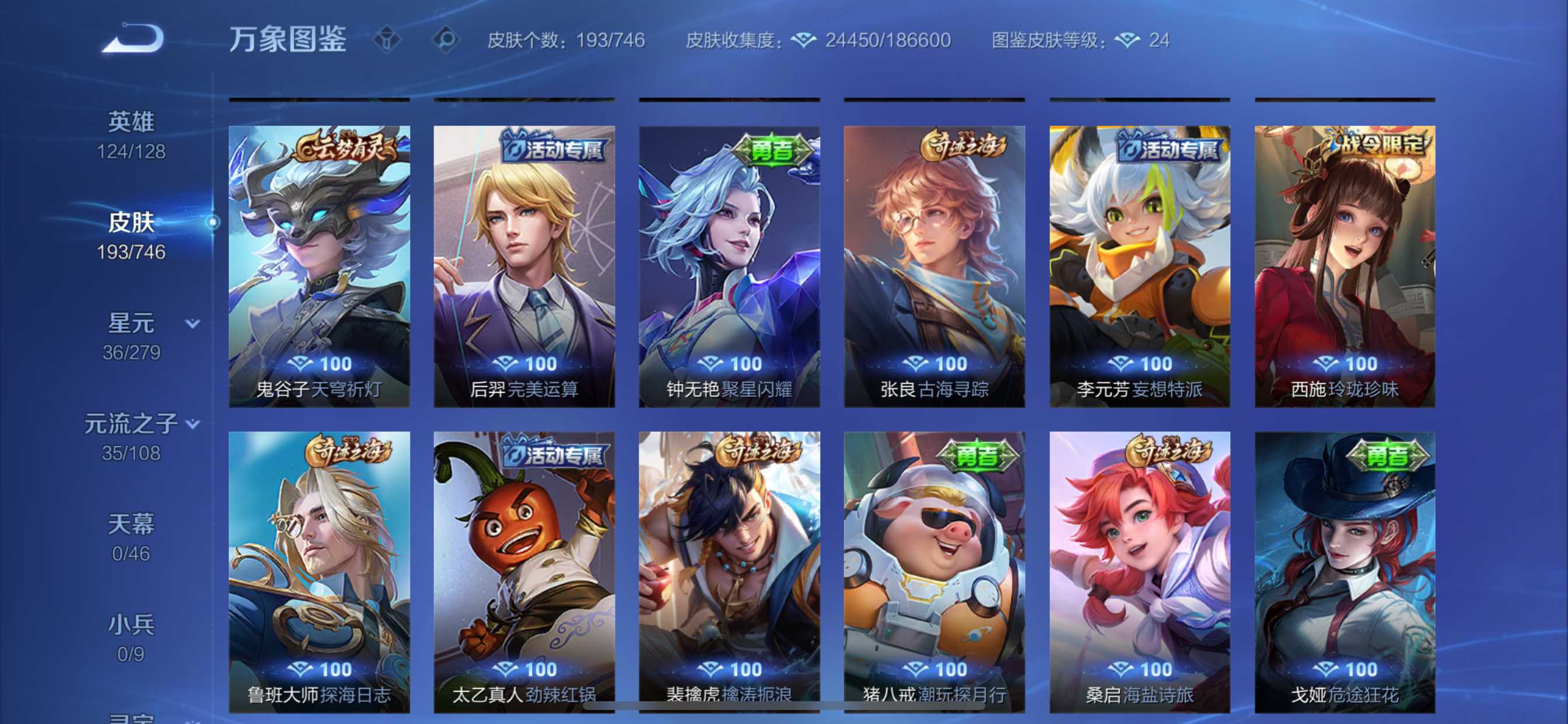Click the gem icon beside 皮肤收集度
Screen dimensions: 1568x724
[x=804, y=40]
